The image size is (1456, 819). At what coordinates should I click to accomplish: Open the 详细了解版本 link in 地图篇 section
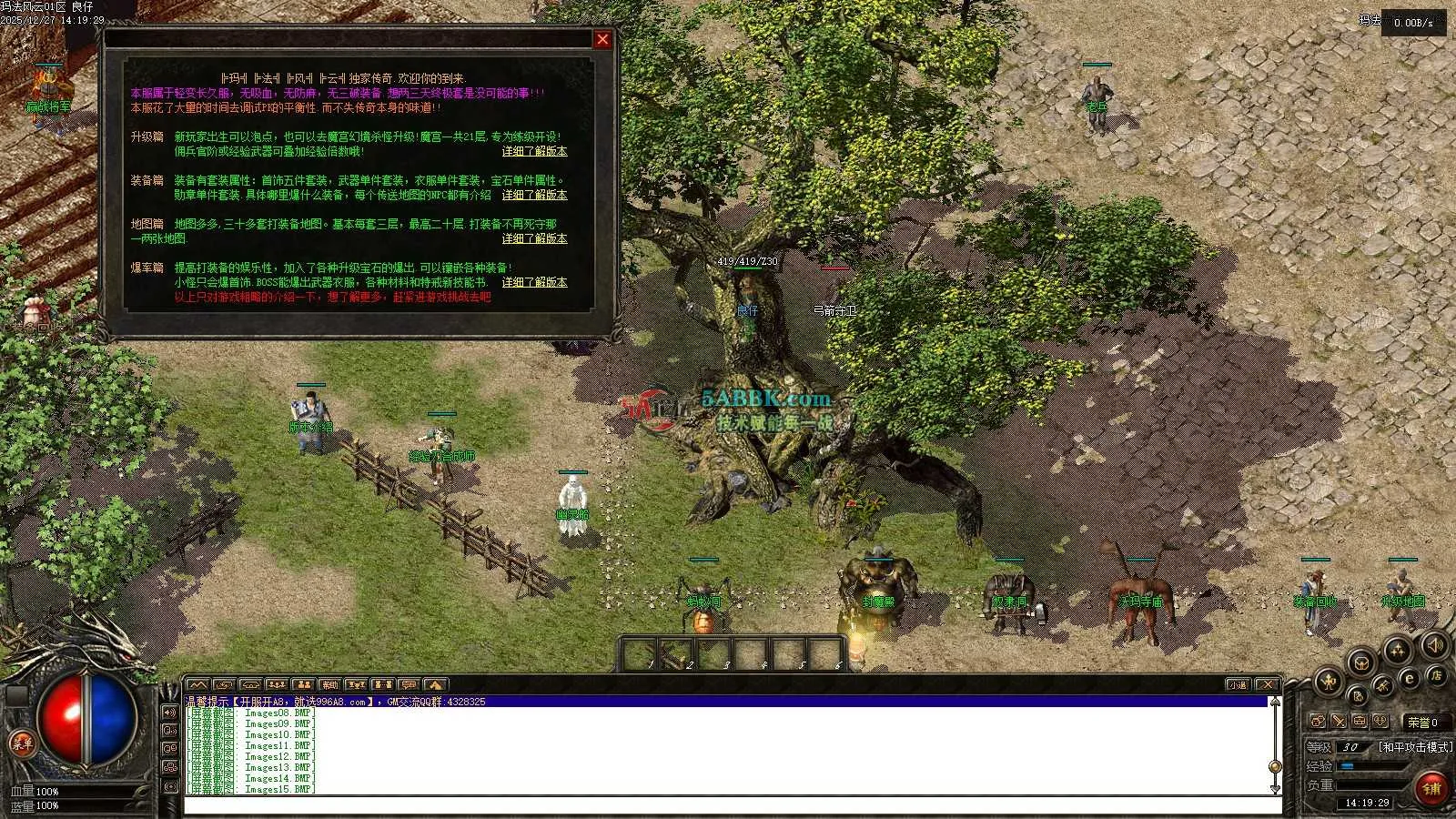(x=534, y=238)
